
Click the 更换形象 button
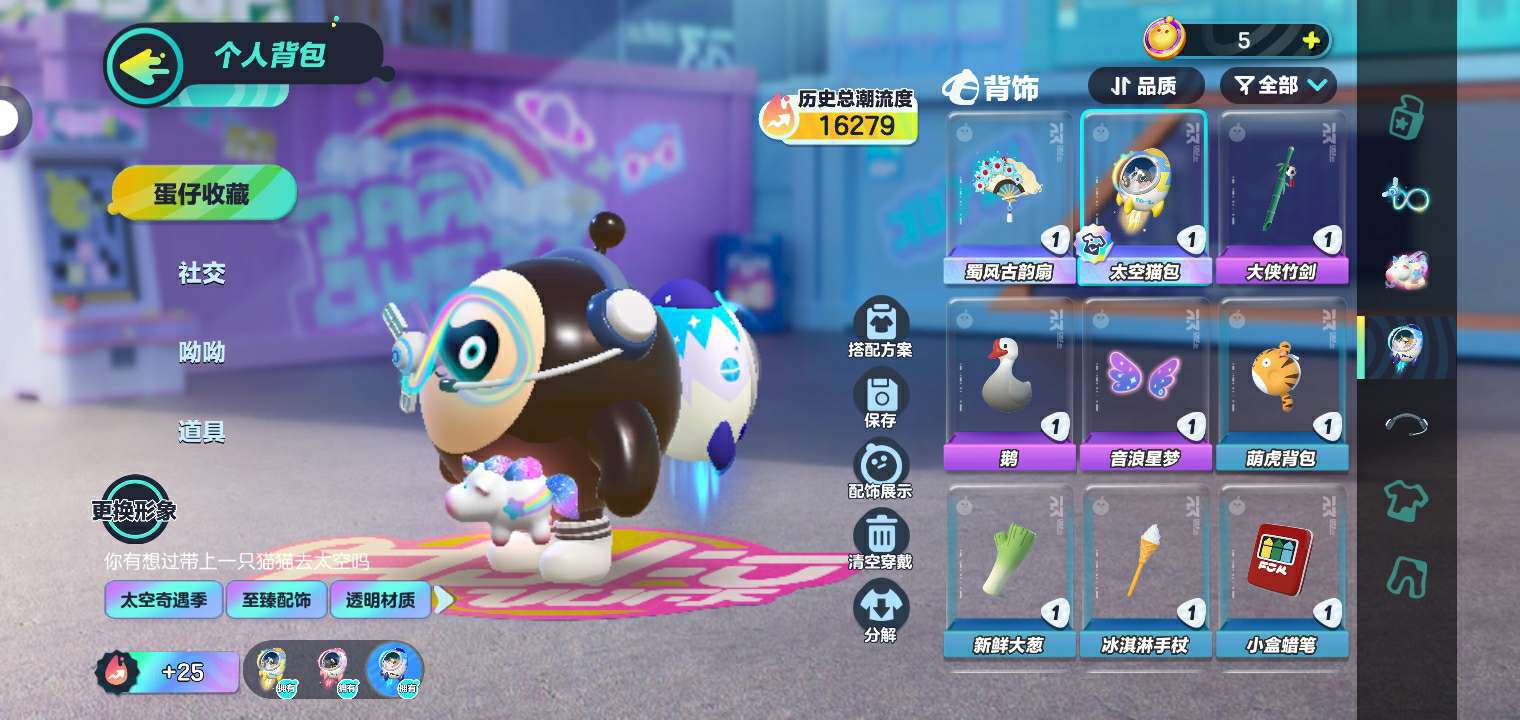(x=135, y=508)
